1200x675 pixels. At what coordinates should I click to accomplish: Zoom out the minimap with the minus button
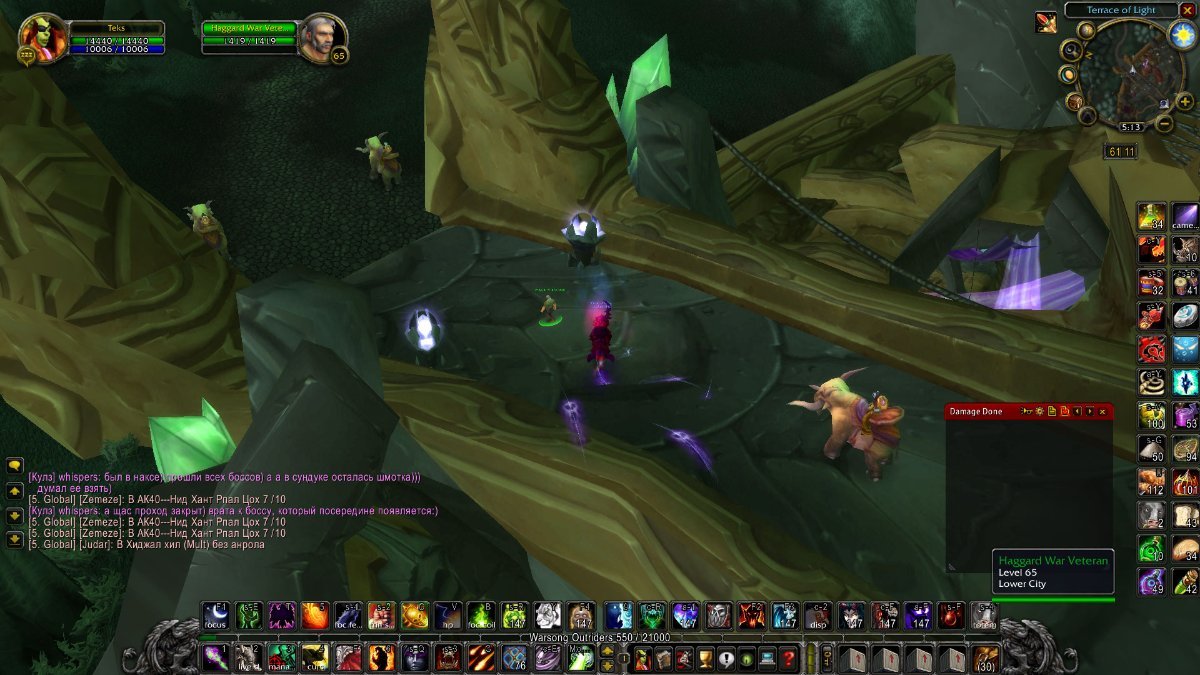tap(1164, 124)
